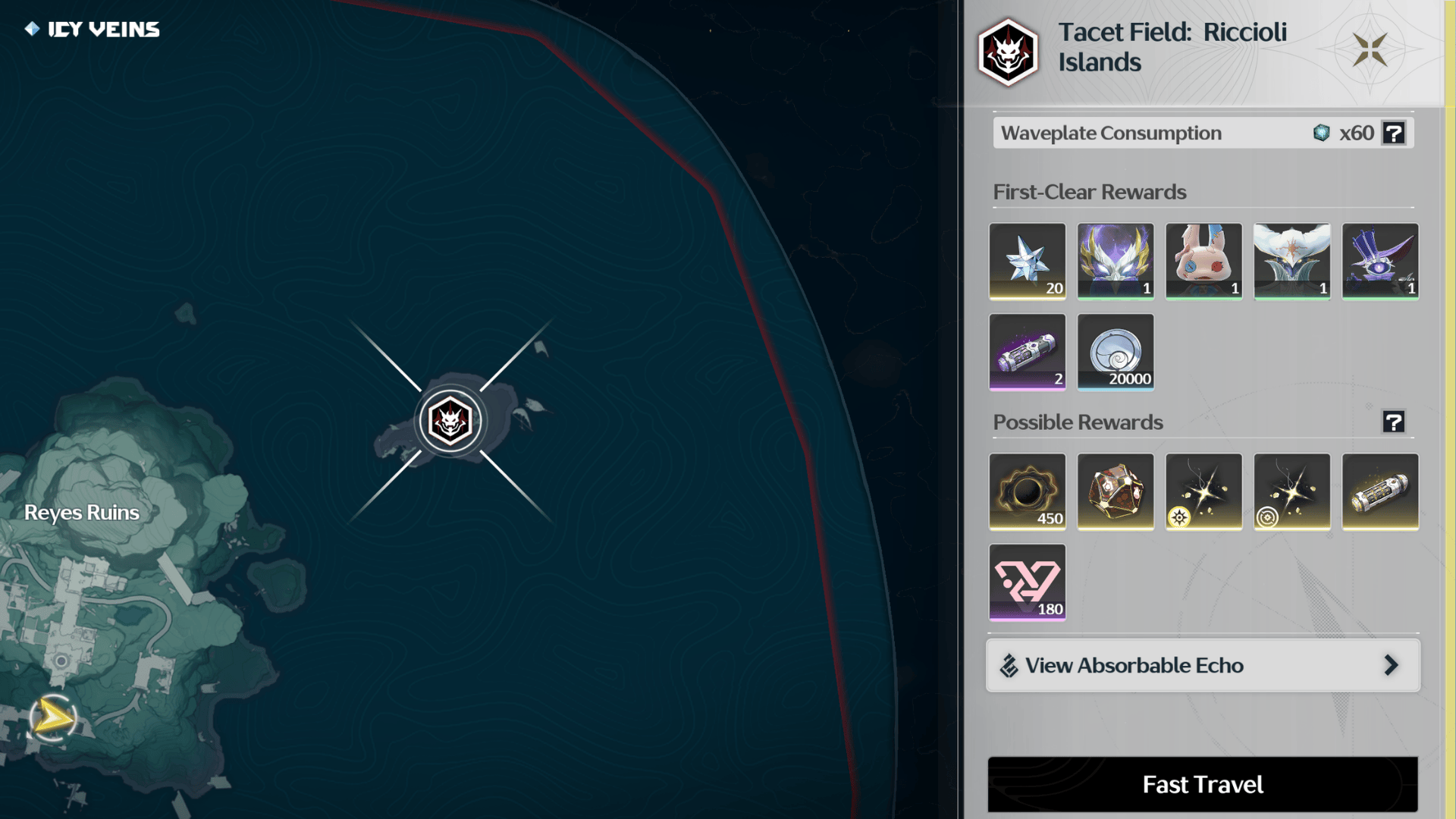
Task: Inspect the brown polyhedron possible reward
Action: [1115, 491]
